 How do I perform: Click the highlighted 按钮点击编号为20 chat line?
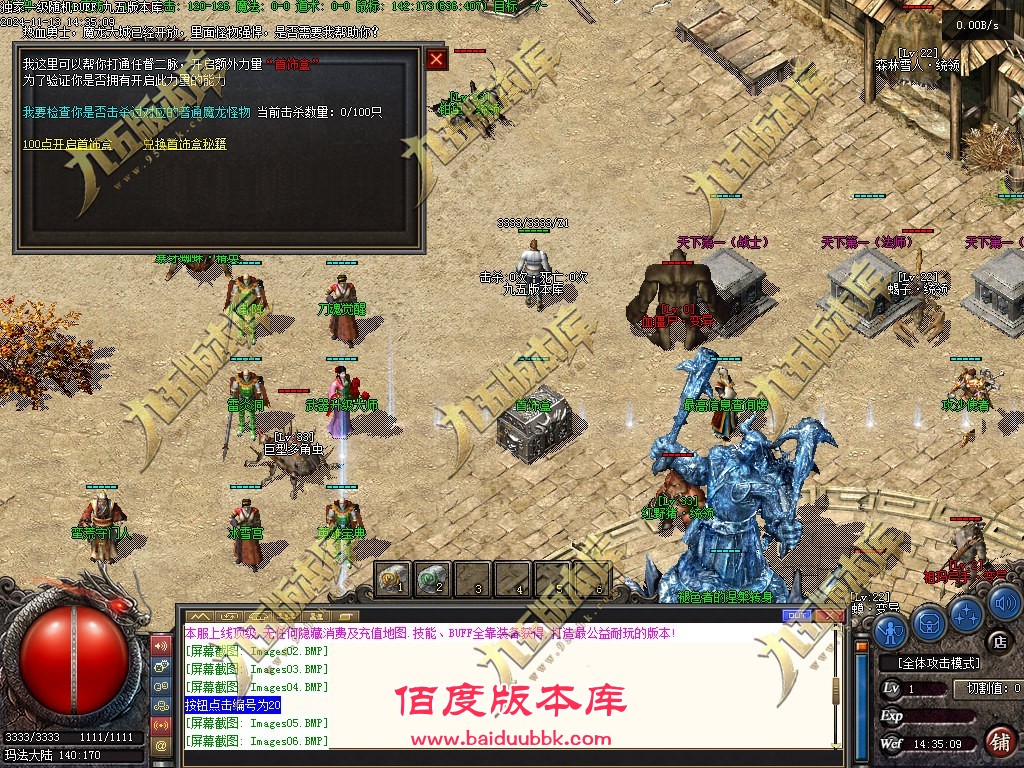233,705
